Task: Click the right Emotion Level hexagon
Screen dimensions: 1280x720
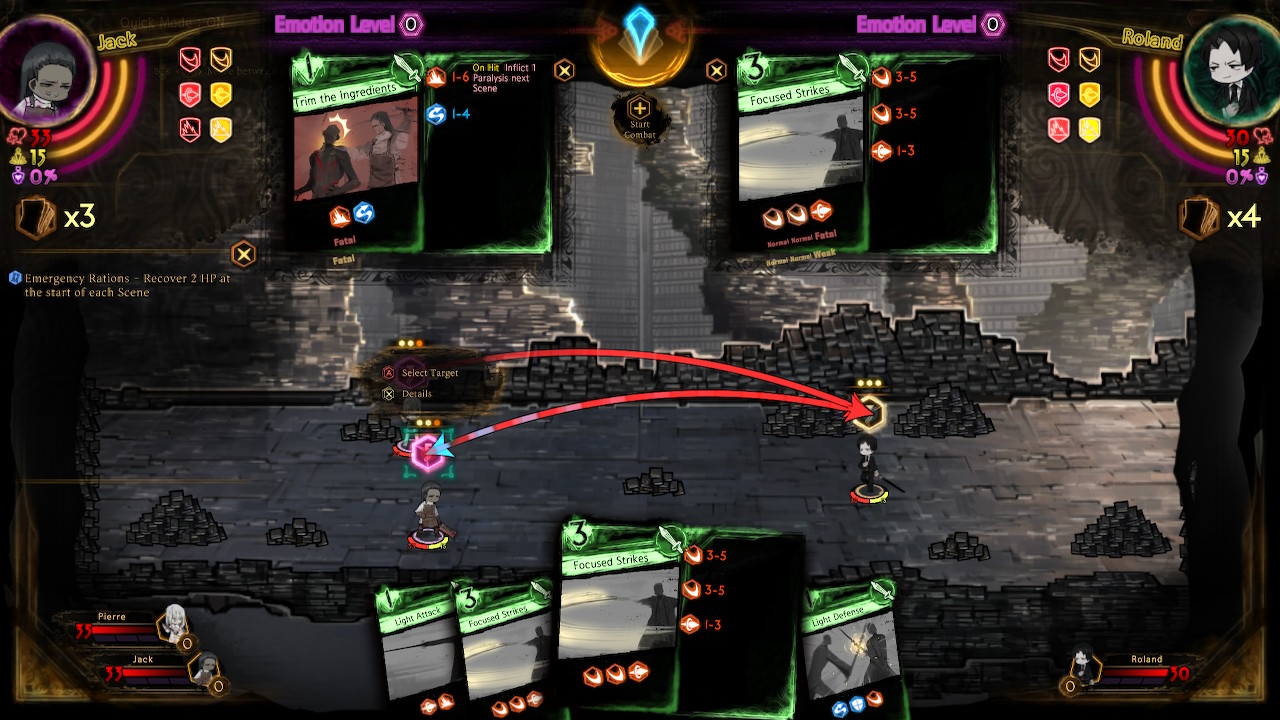Action: click(x=990, y=24)
